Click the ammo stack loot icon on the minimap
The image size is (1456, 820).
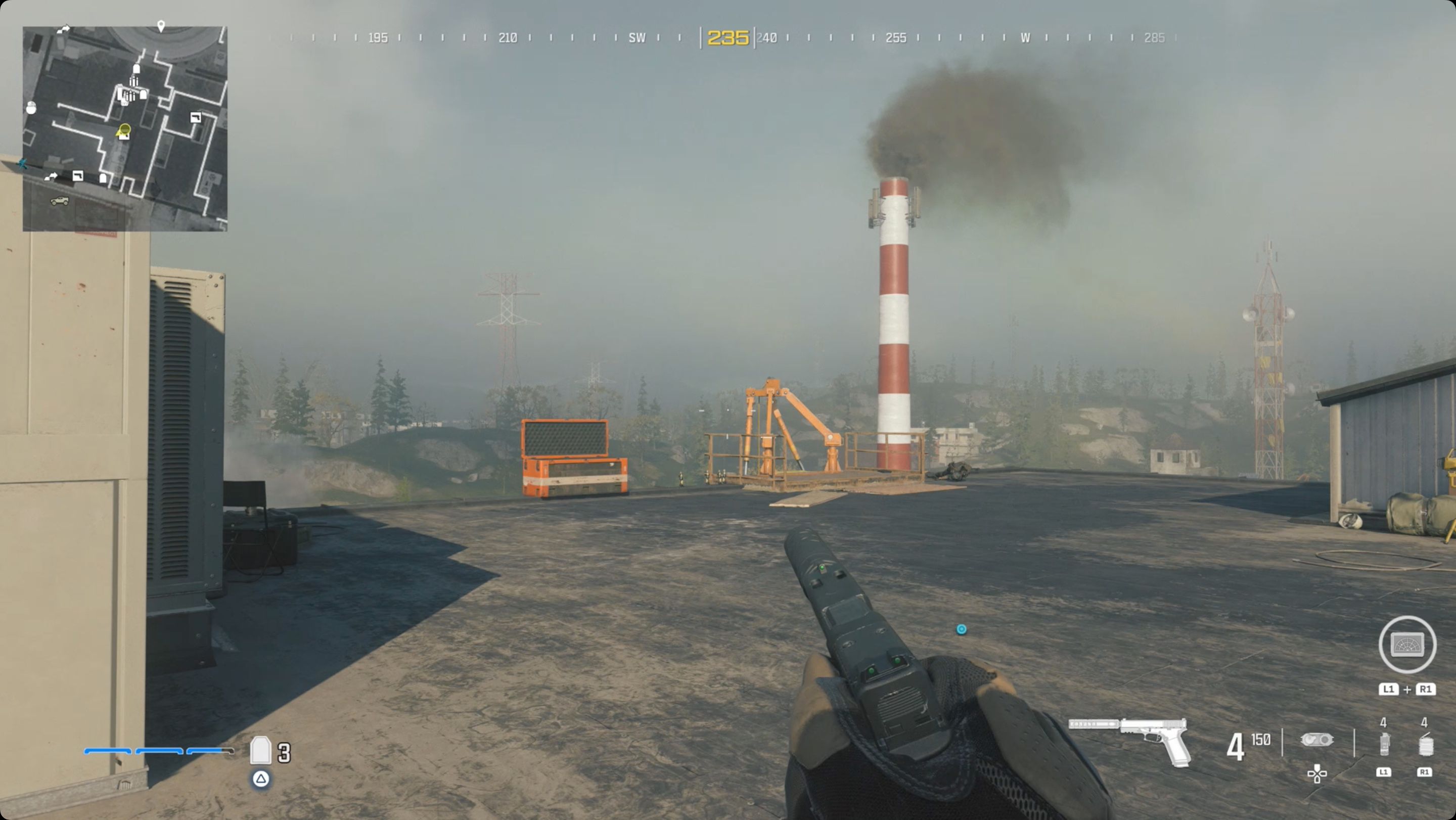(134, 82)
